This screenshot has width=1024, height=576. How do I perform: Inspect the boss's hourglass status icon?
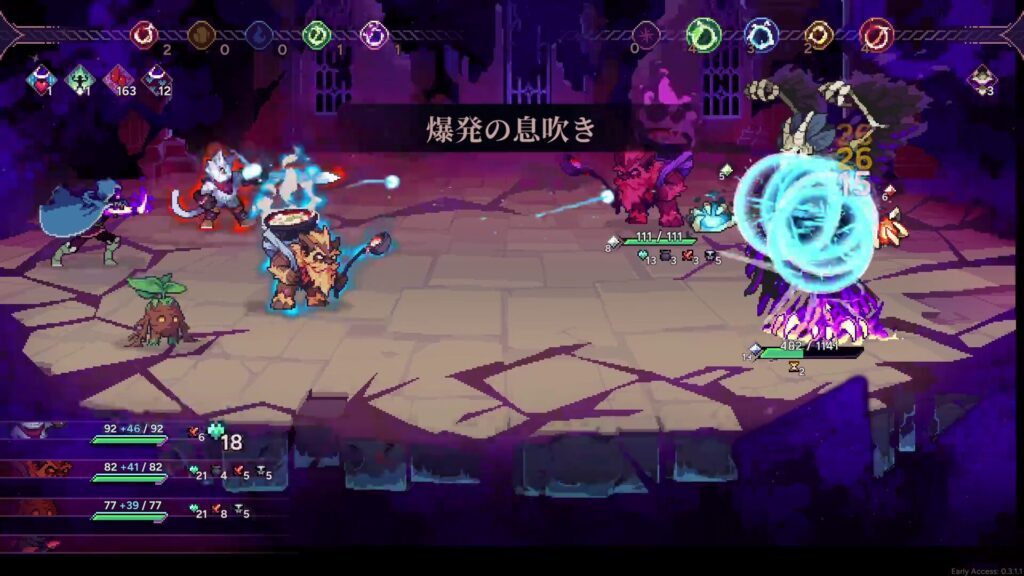(x=795, y=367)
